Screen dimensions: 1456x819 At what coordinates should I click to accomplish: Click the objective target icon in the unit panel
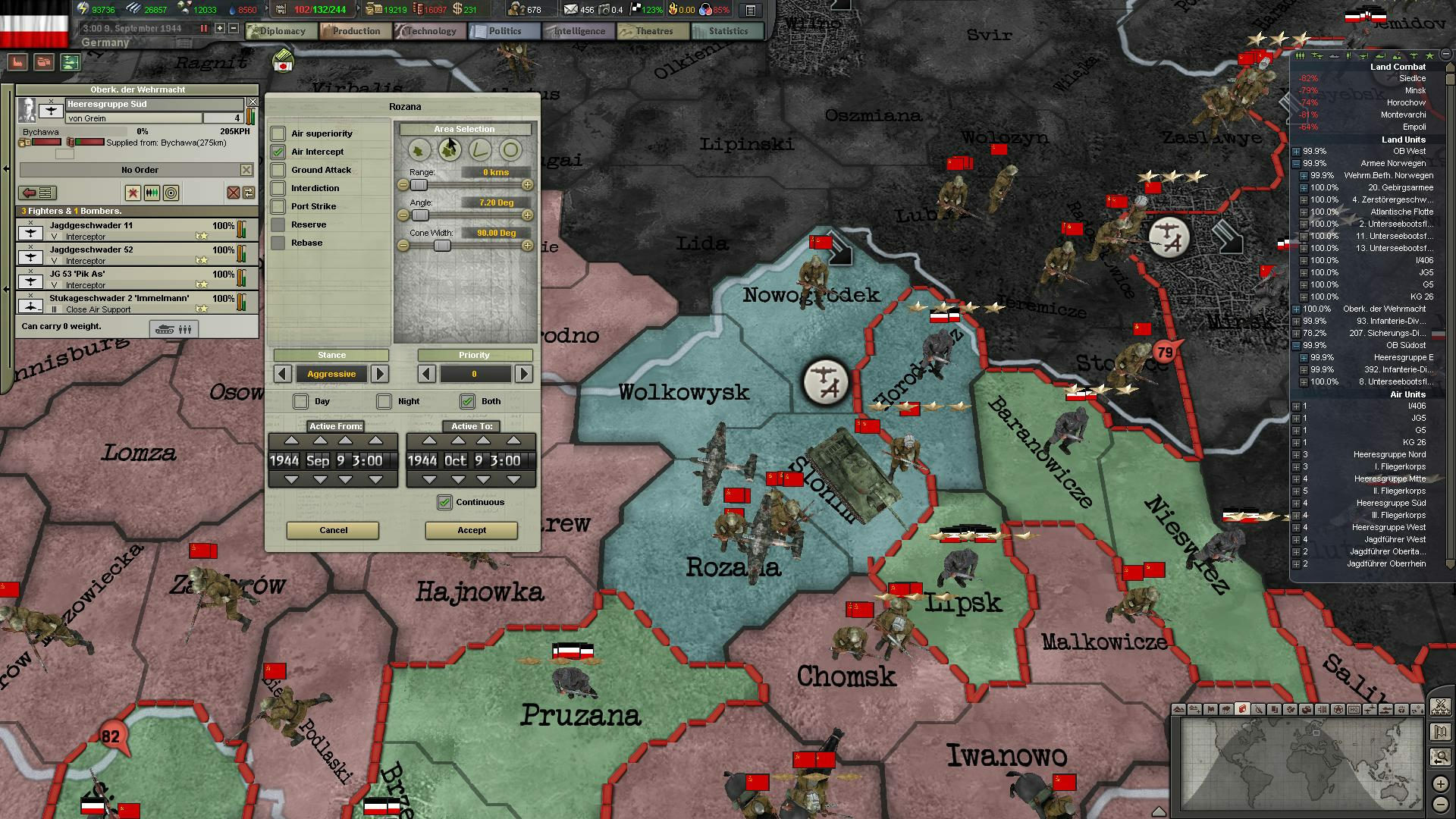(171, 193)
